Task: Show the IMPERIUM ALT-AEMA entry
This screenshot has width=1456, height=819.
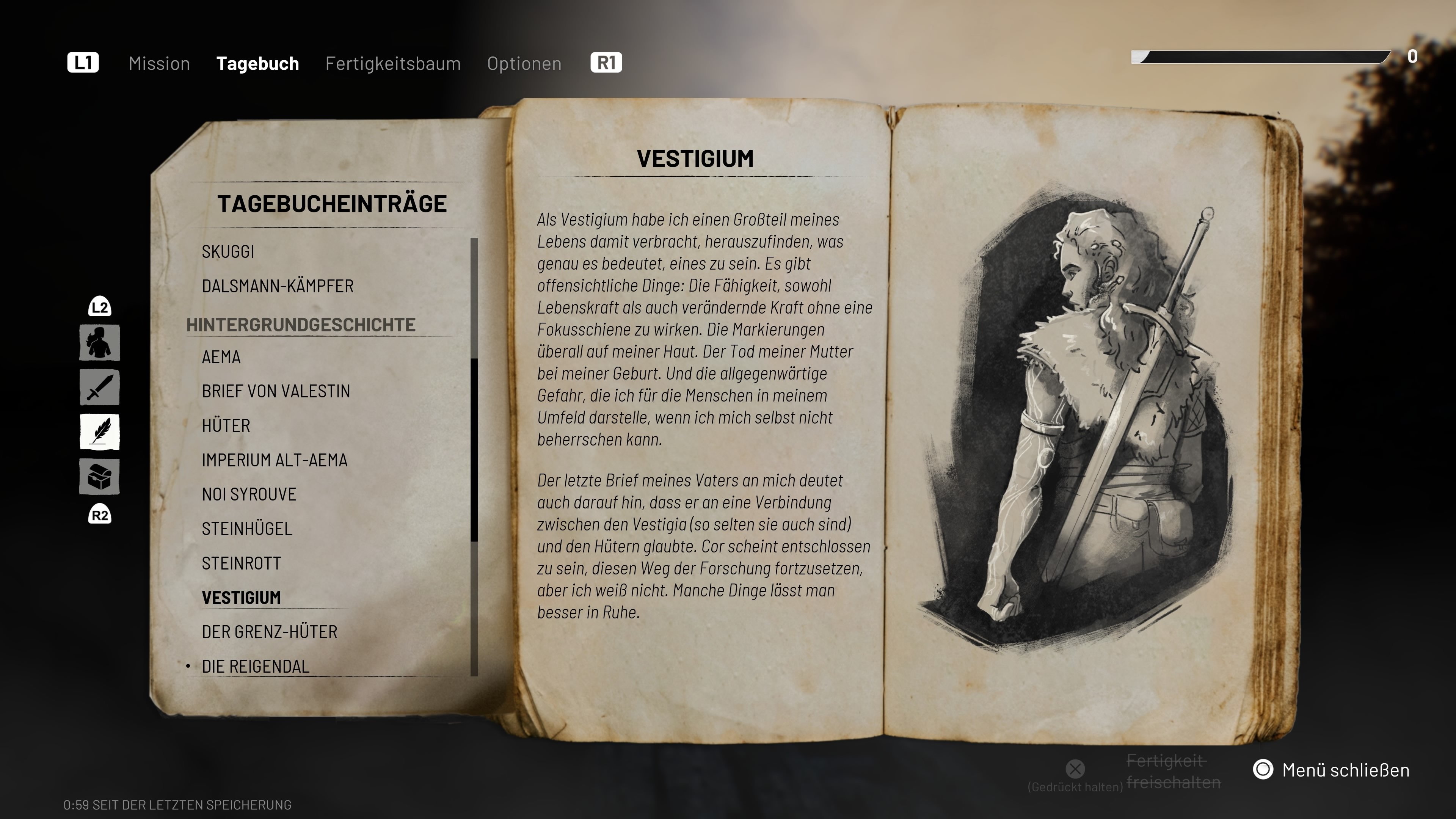Action: pos(275,460)
